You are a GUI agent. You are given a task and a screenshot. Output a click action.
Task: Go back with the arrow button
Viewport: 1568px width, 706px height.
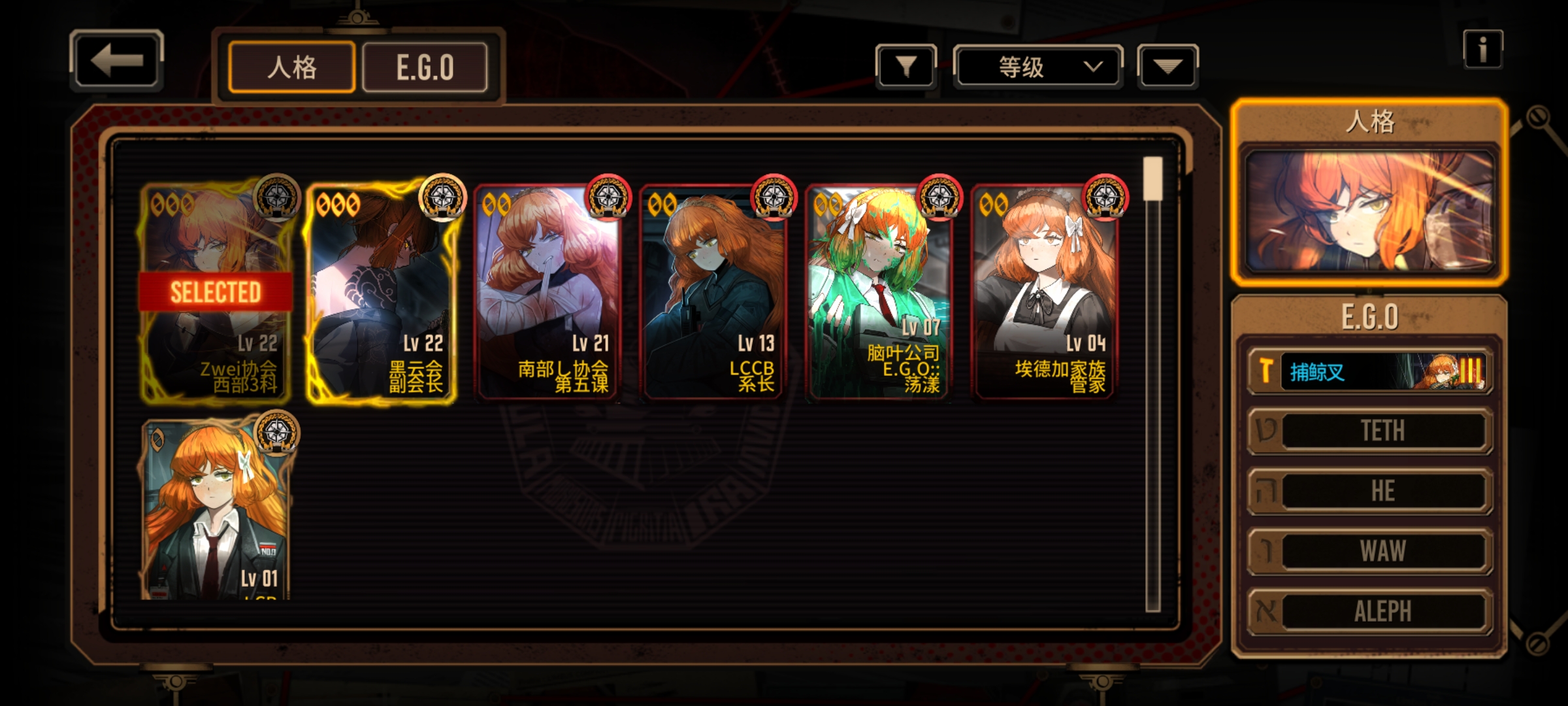(116, 61)
